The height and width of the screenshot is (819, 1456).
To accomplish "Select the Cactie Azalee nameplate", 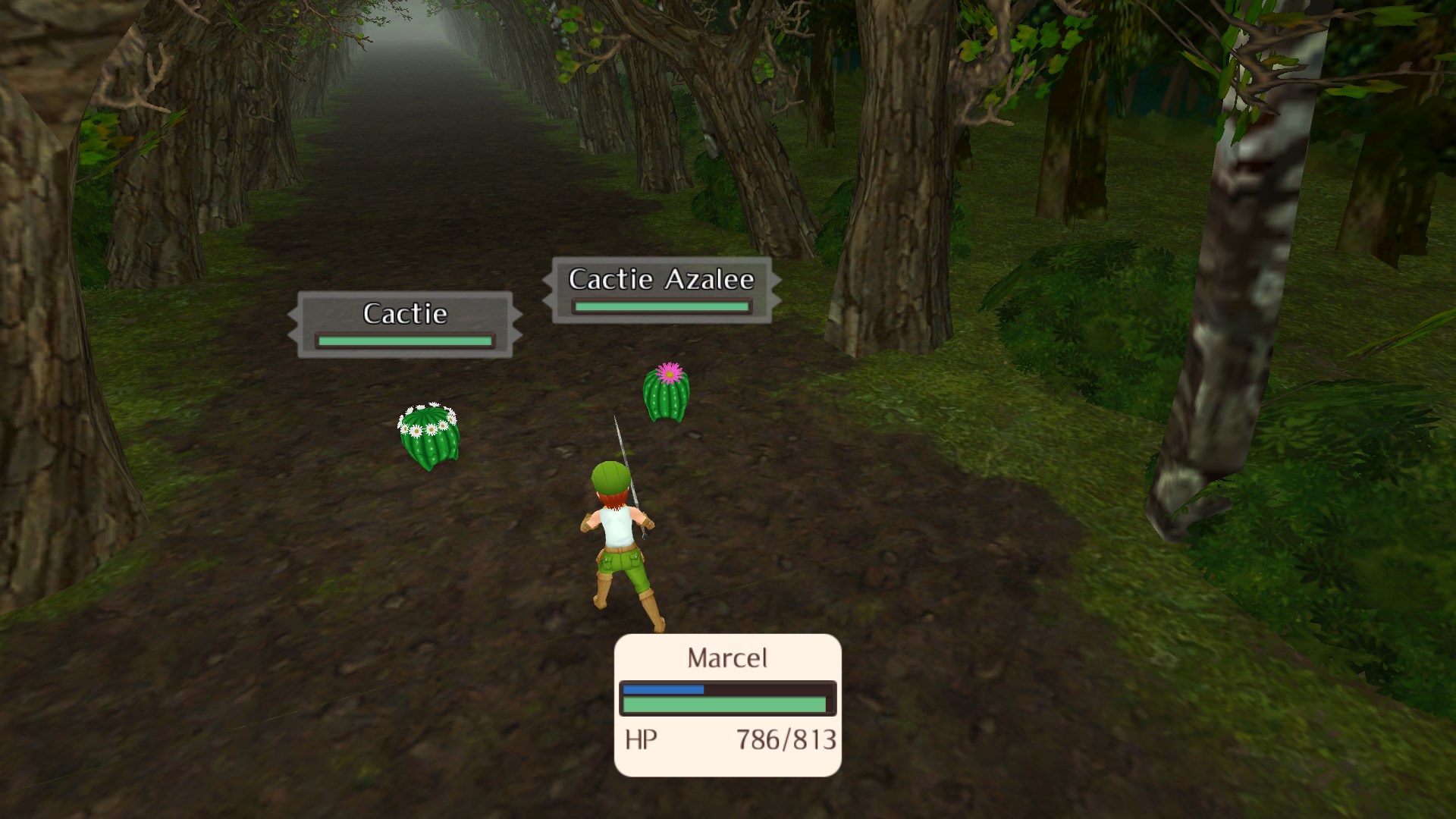I will click(x=661, y=290).
